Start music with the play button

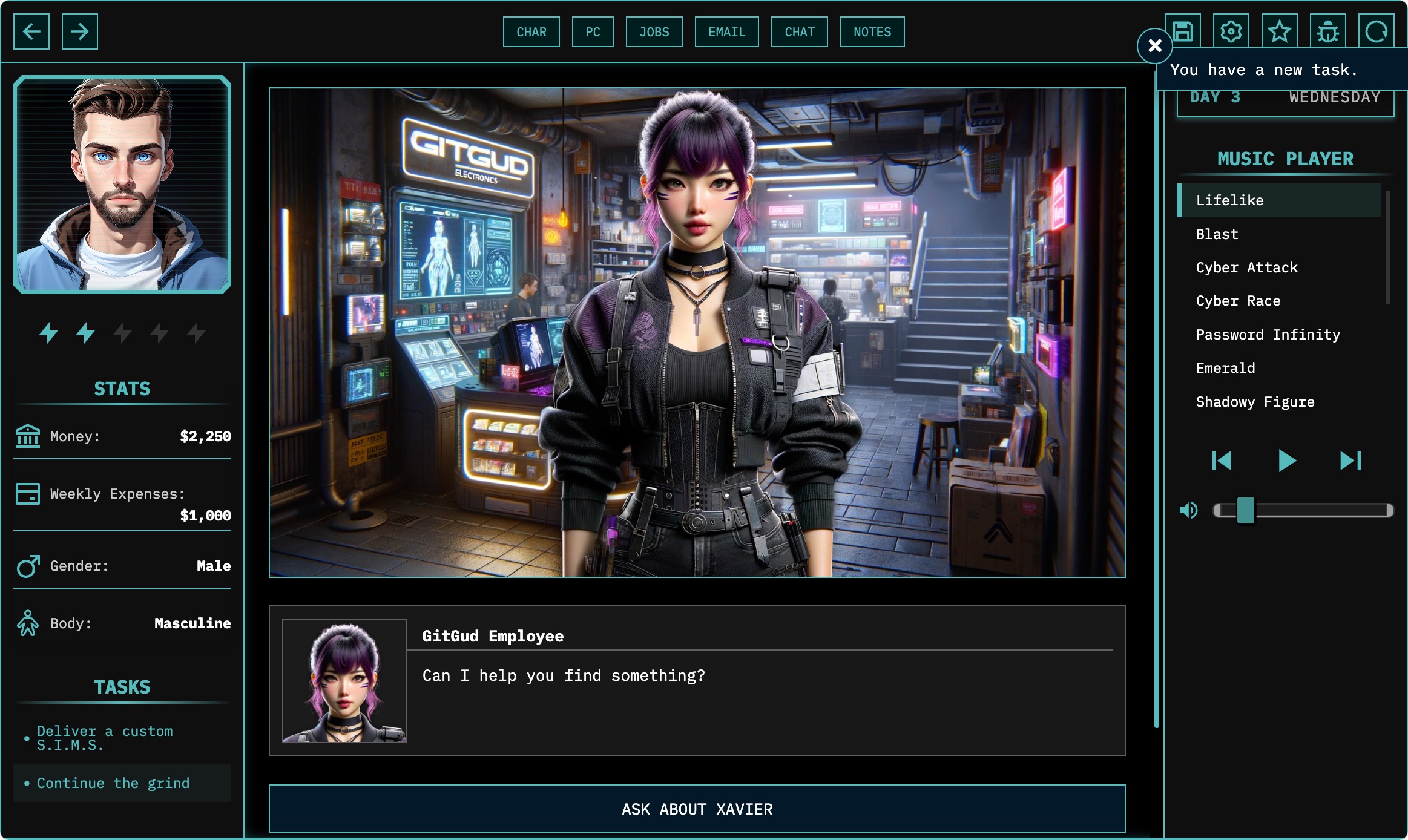1286,461
